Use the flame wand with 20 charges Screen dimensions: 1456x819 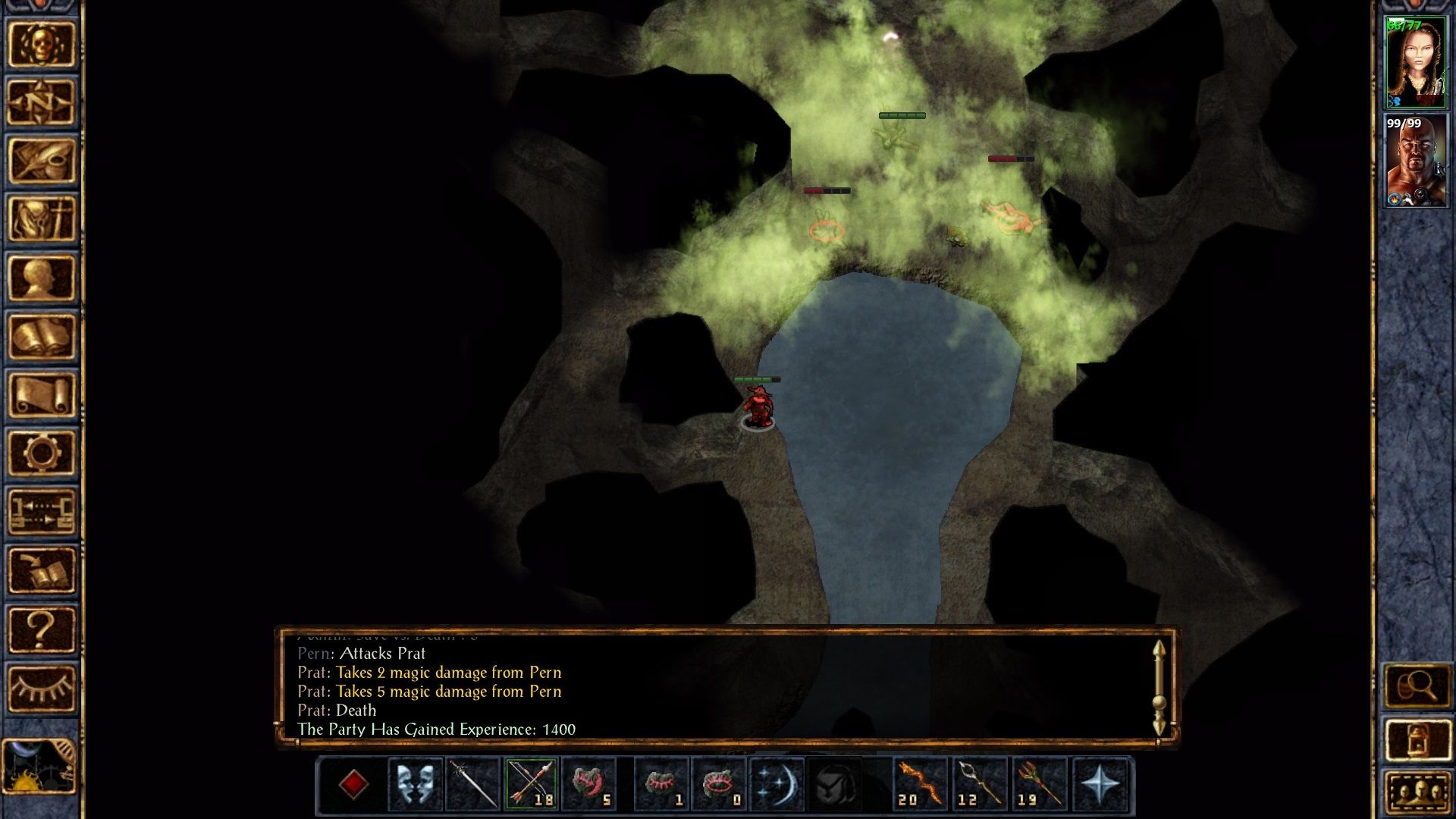pos(920,783)
